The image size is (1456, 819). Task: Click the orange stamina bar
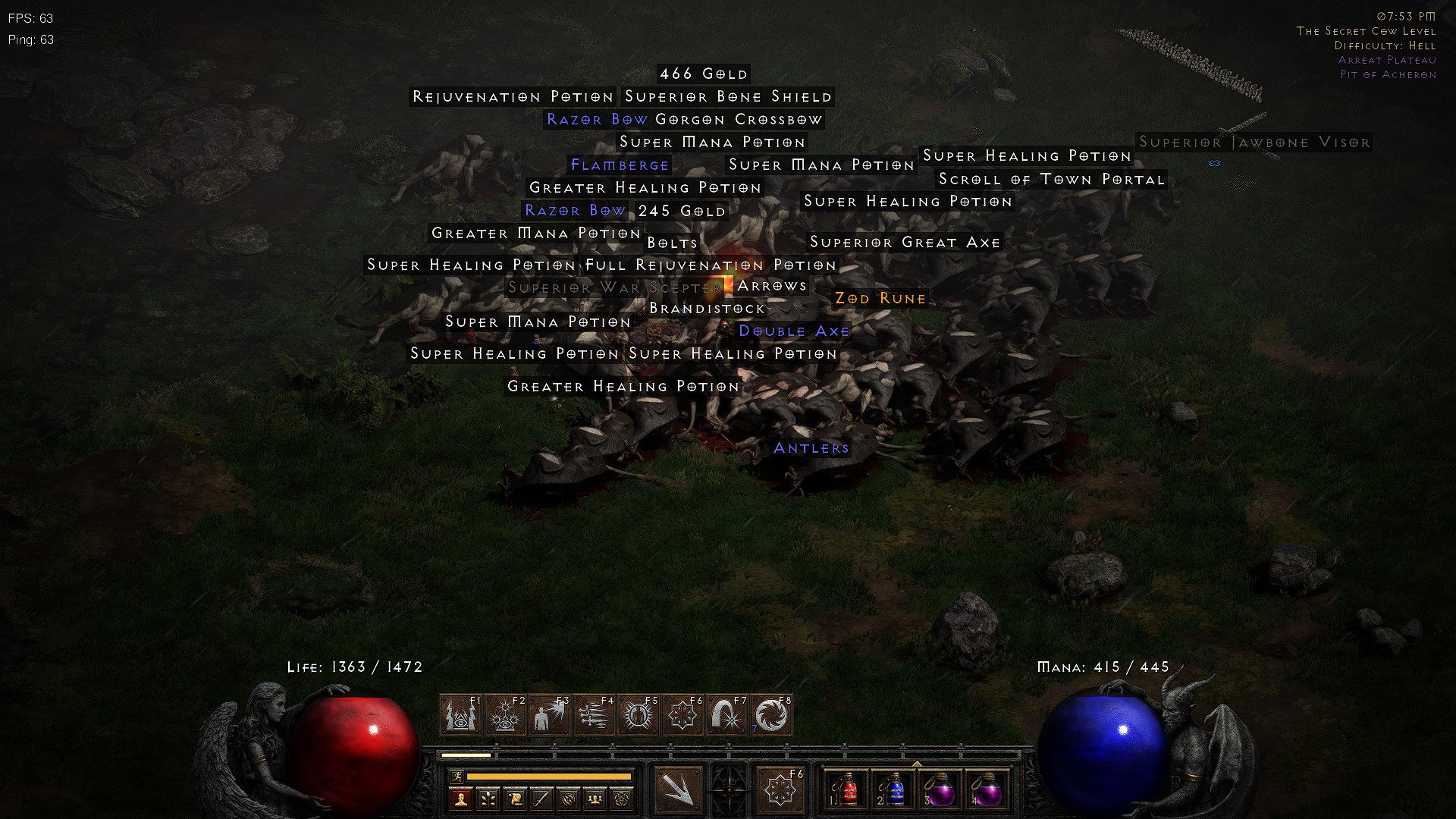[549, 775]
